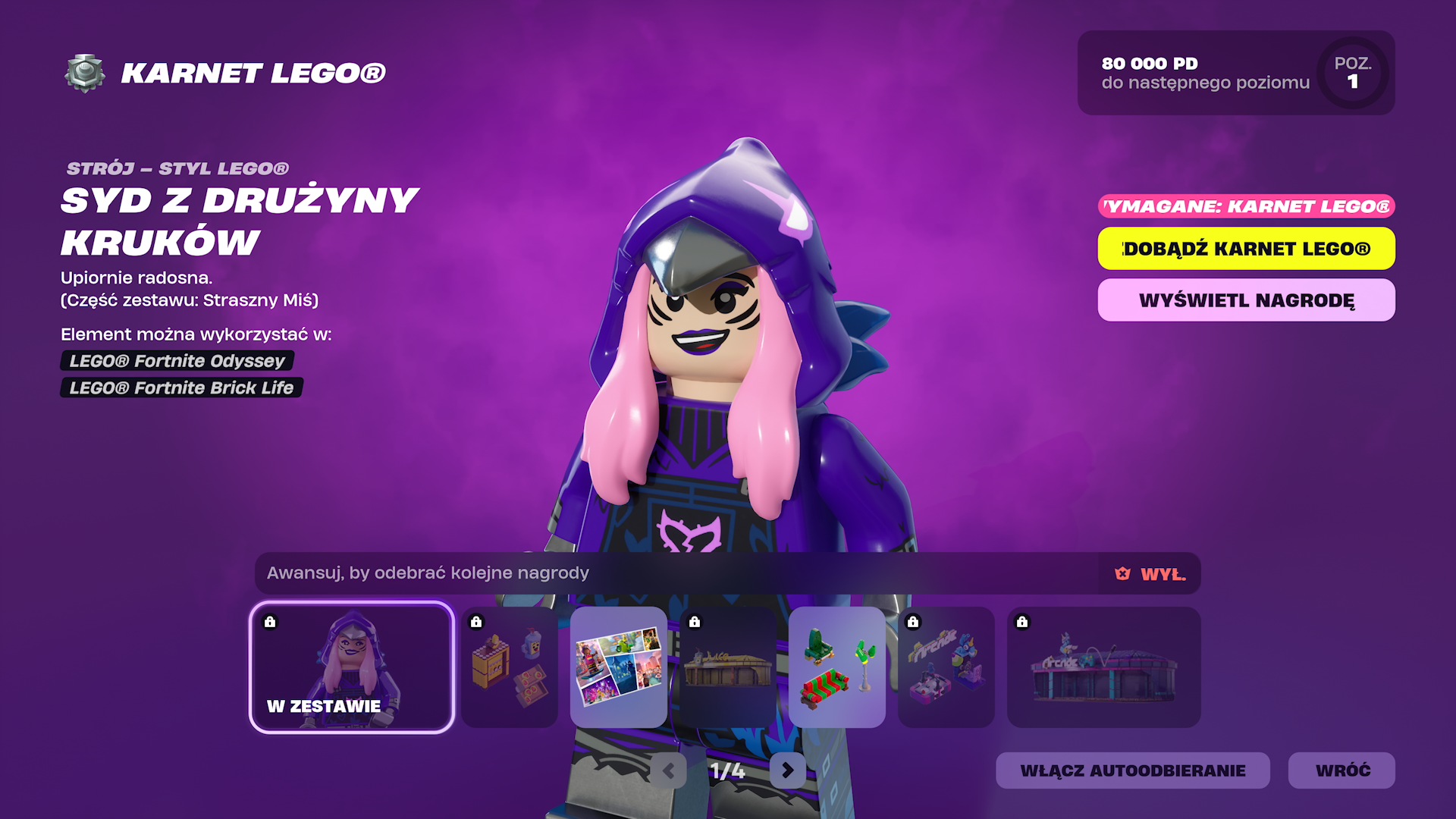Pick the green and red furniture reward
This screenshot has height=819, width=1456.
pyautogui.click(x=837, y=667)
